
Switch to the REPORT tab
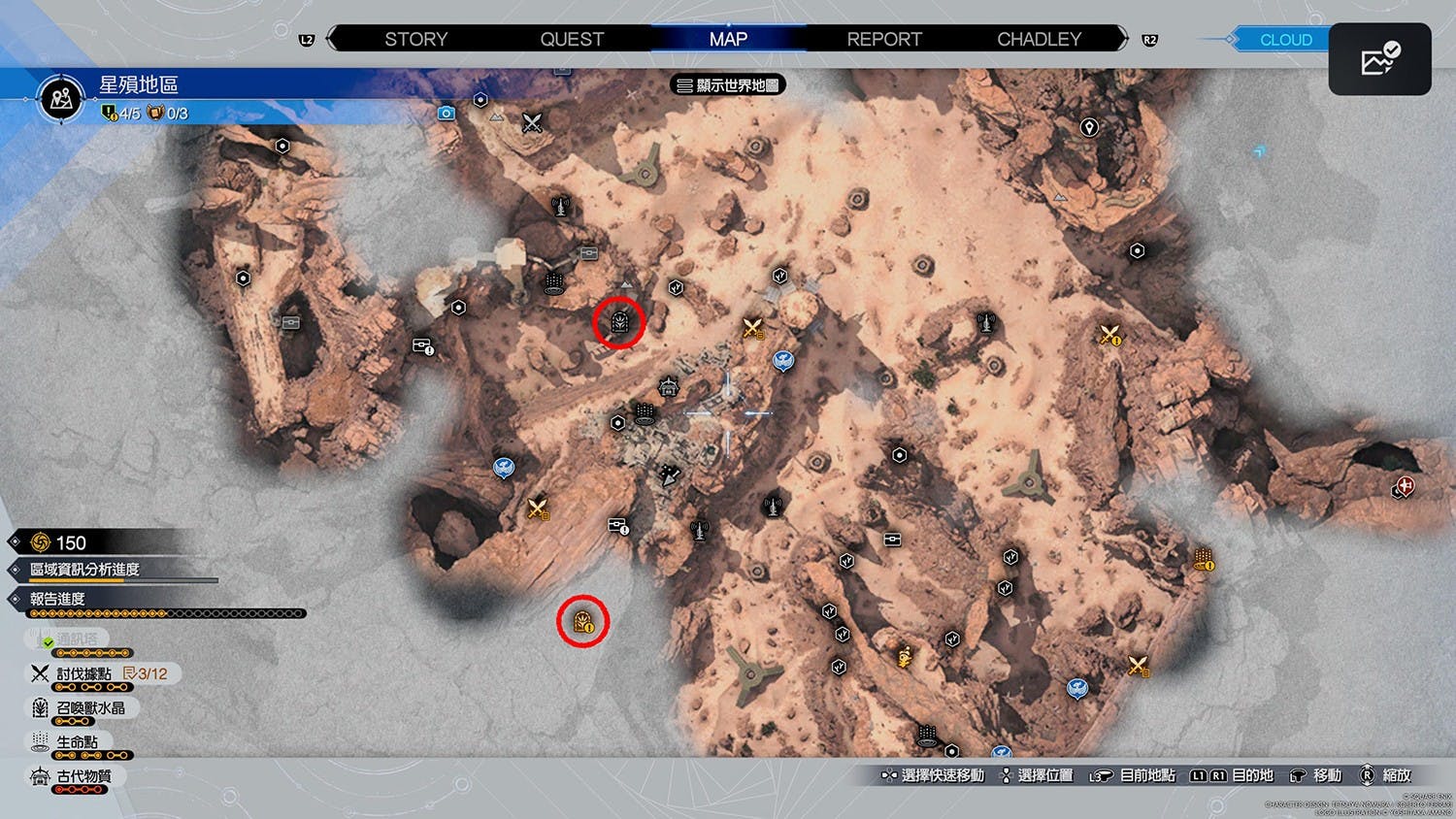[884, 39]
